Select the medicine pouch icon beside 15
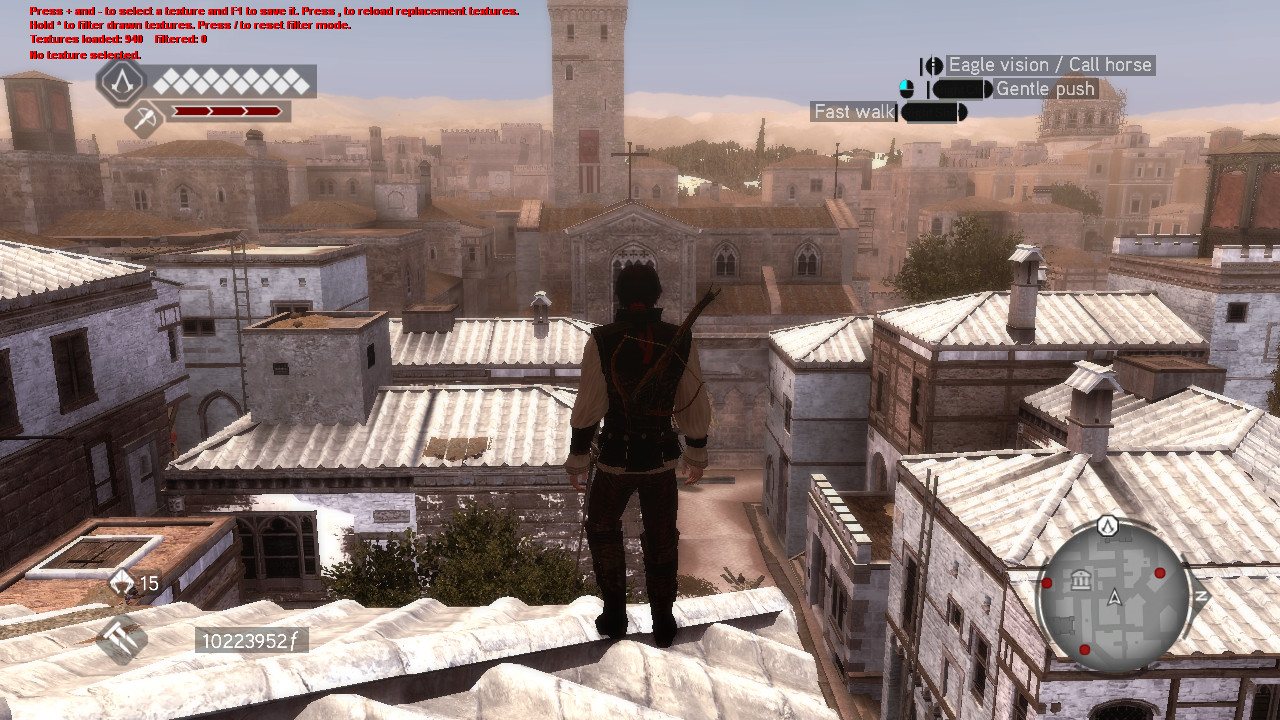 click(x=121, y=581)
